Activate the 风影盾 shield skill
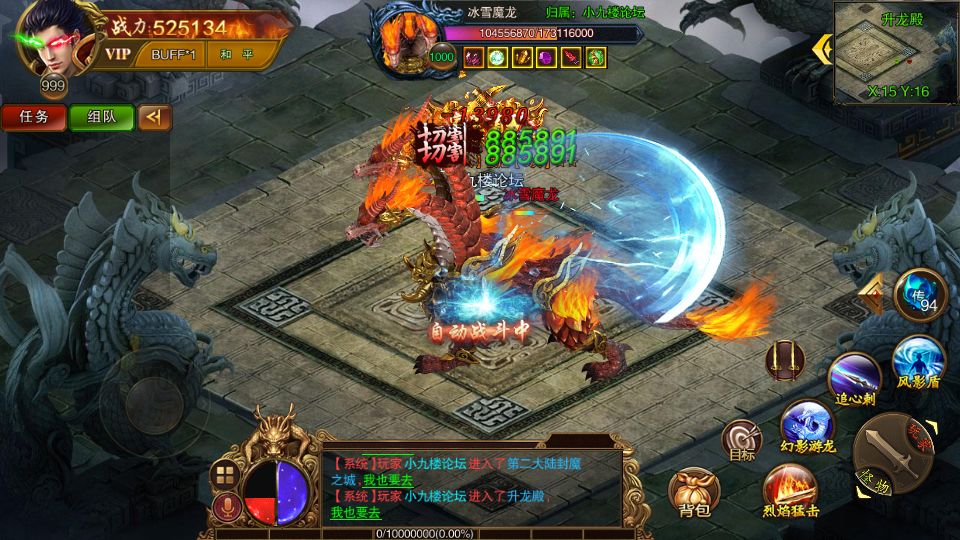 point(915,362)
